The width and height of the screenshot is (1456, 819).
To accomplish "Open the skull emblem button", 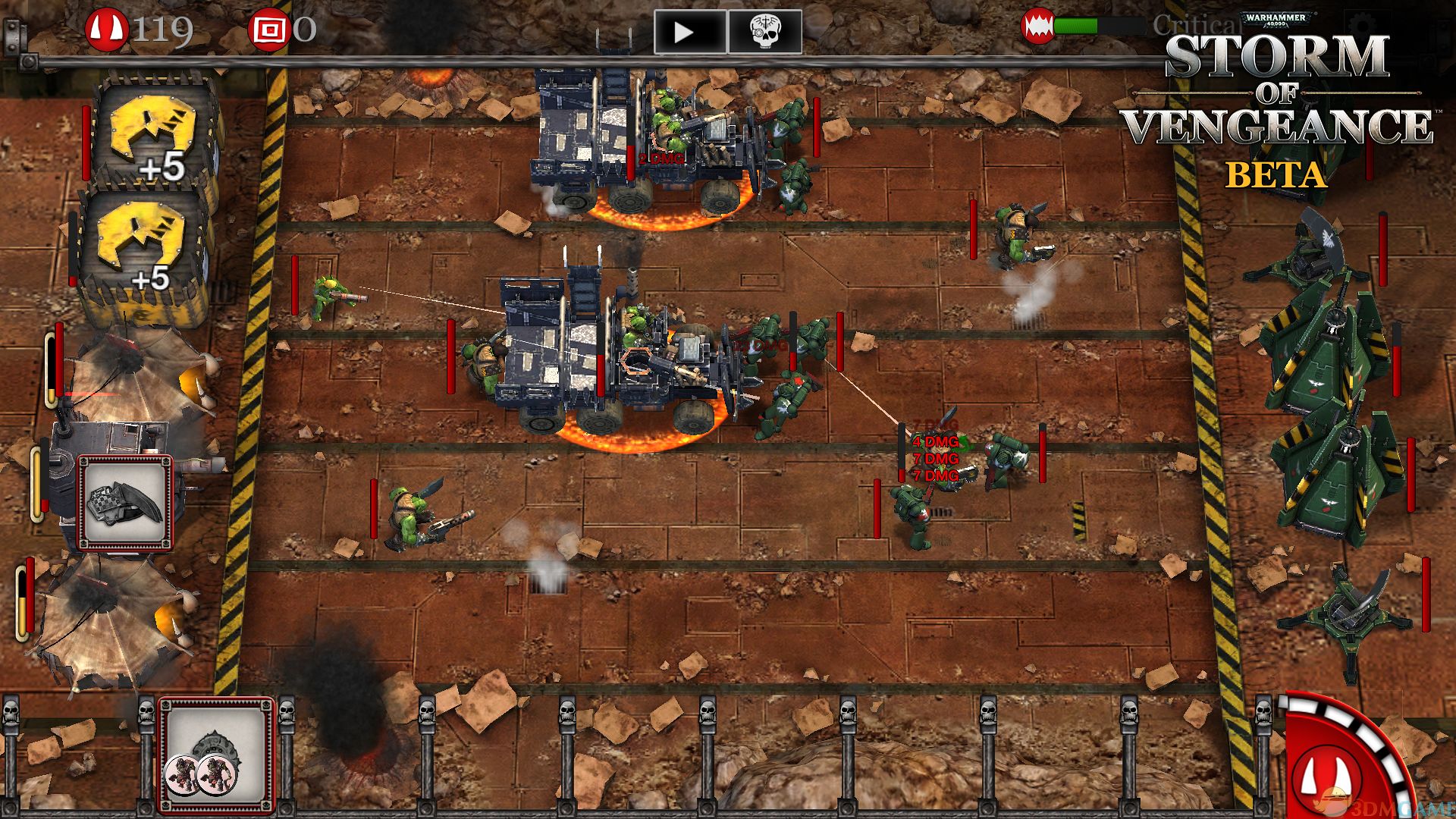I will point(764,32).
